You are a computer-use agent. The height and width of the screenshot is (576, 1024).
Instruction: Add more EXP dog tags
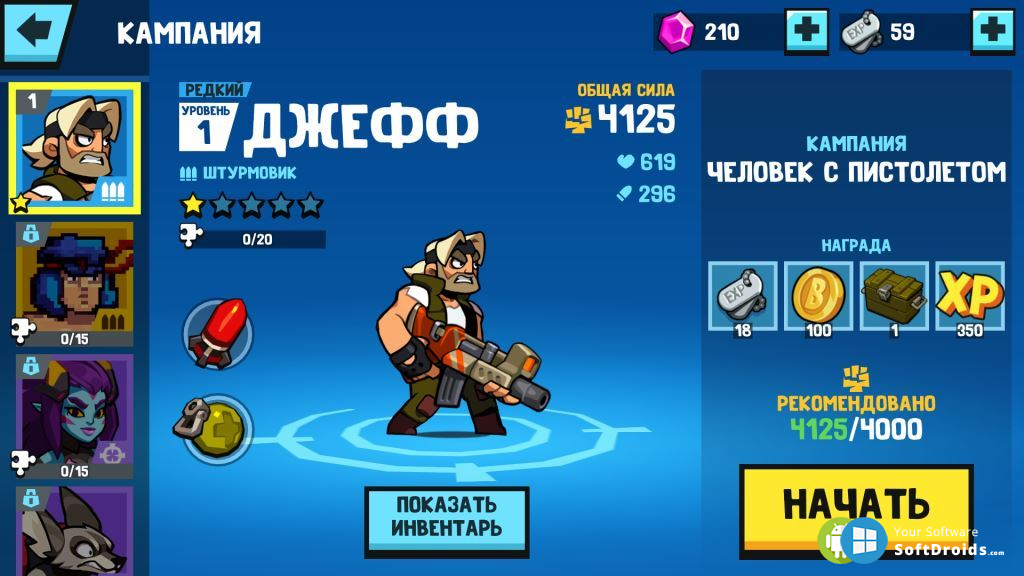point(993,31)
